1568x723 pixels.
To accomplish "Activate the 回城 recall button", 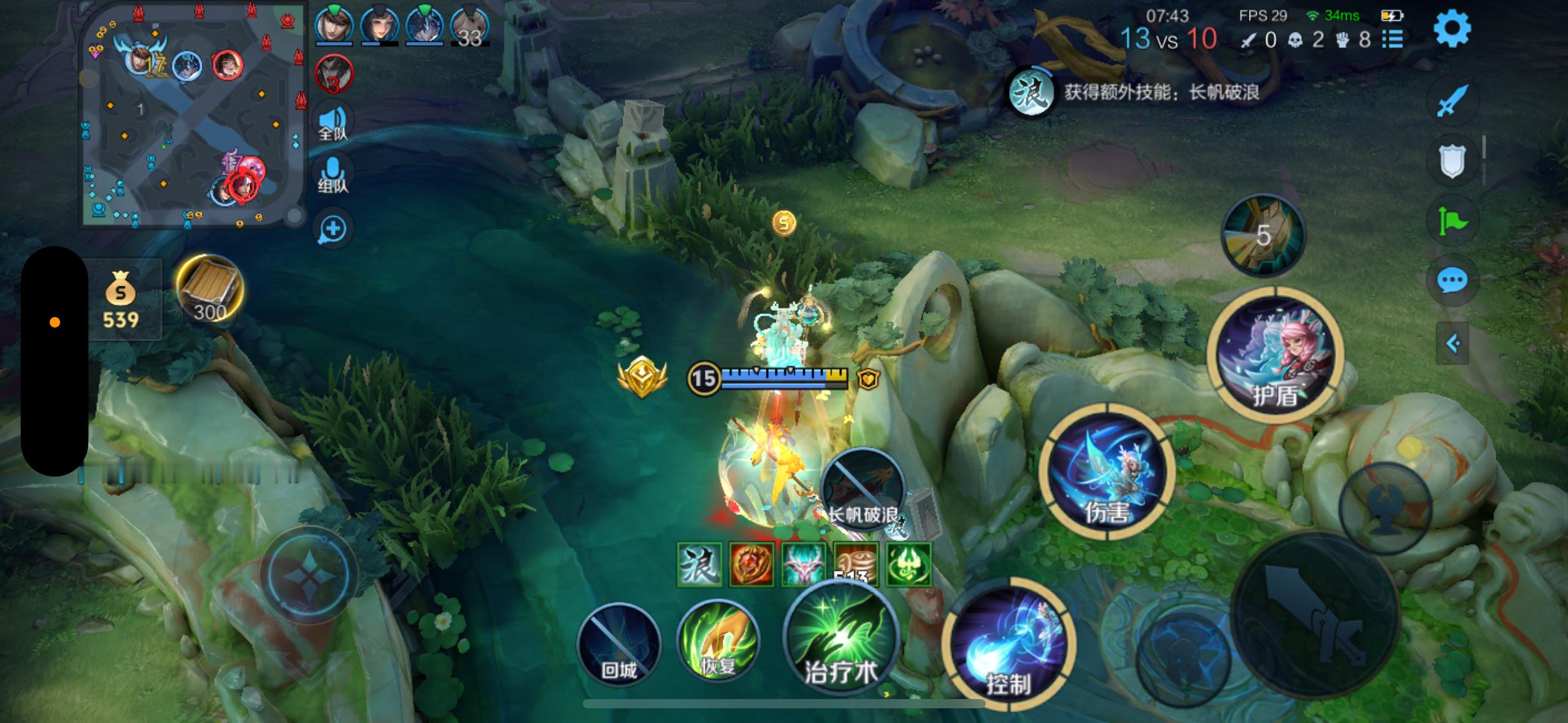I will pos(619,643).
